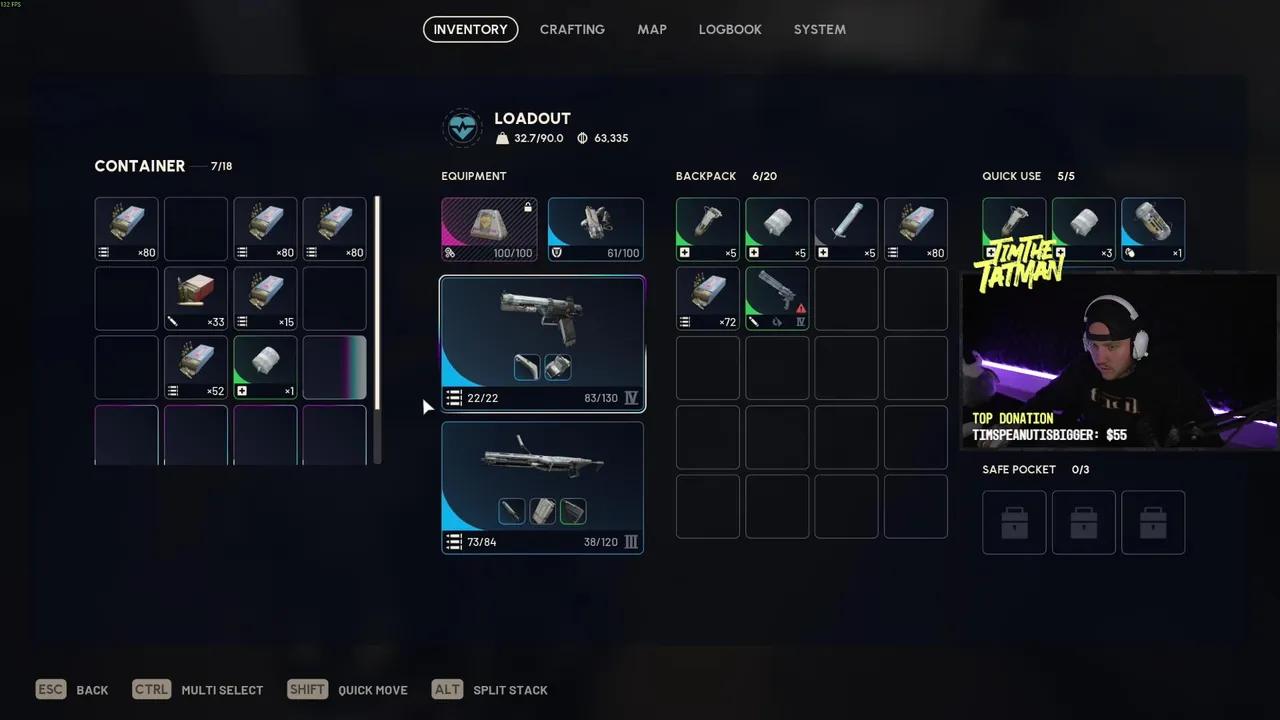Viewport: 1280px width, 720px height.
Task: Pick the red ammo box stack of 33
Action: coord(196,298)
